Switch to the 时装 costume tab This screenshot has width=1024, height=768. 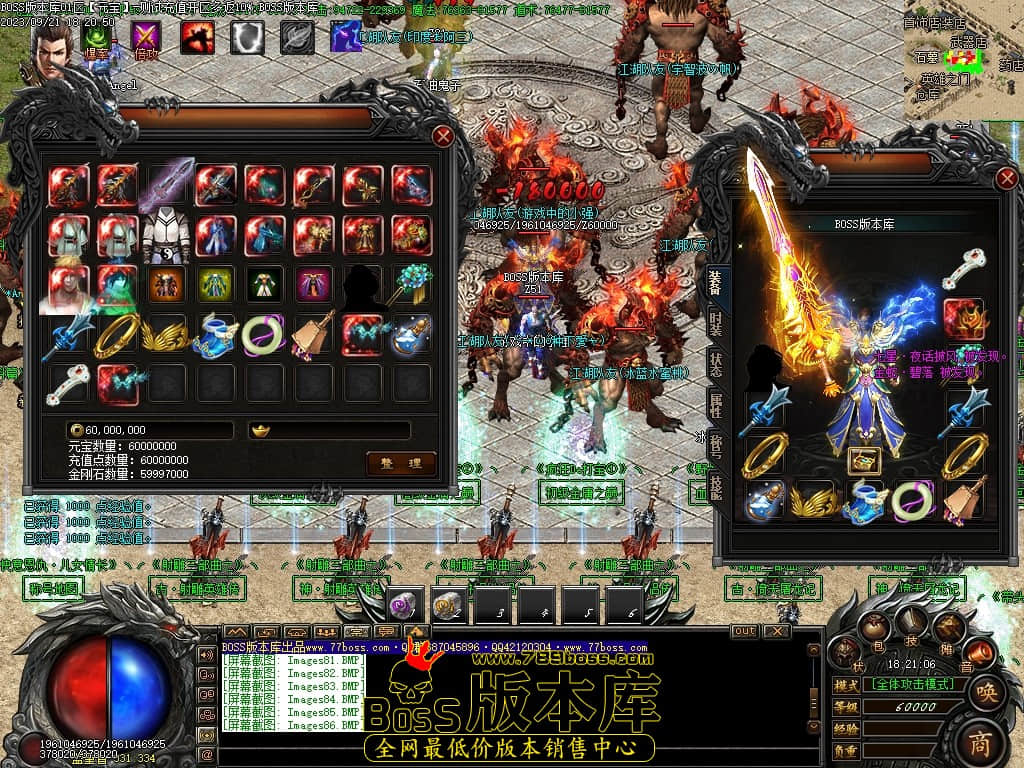[716, 322]
